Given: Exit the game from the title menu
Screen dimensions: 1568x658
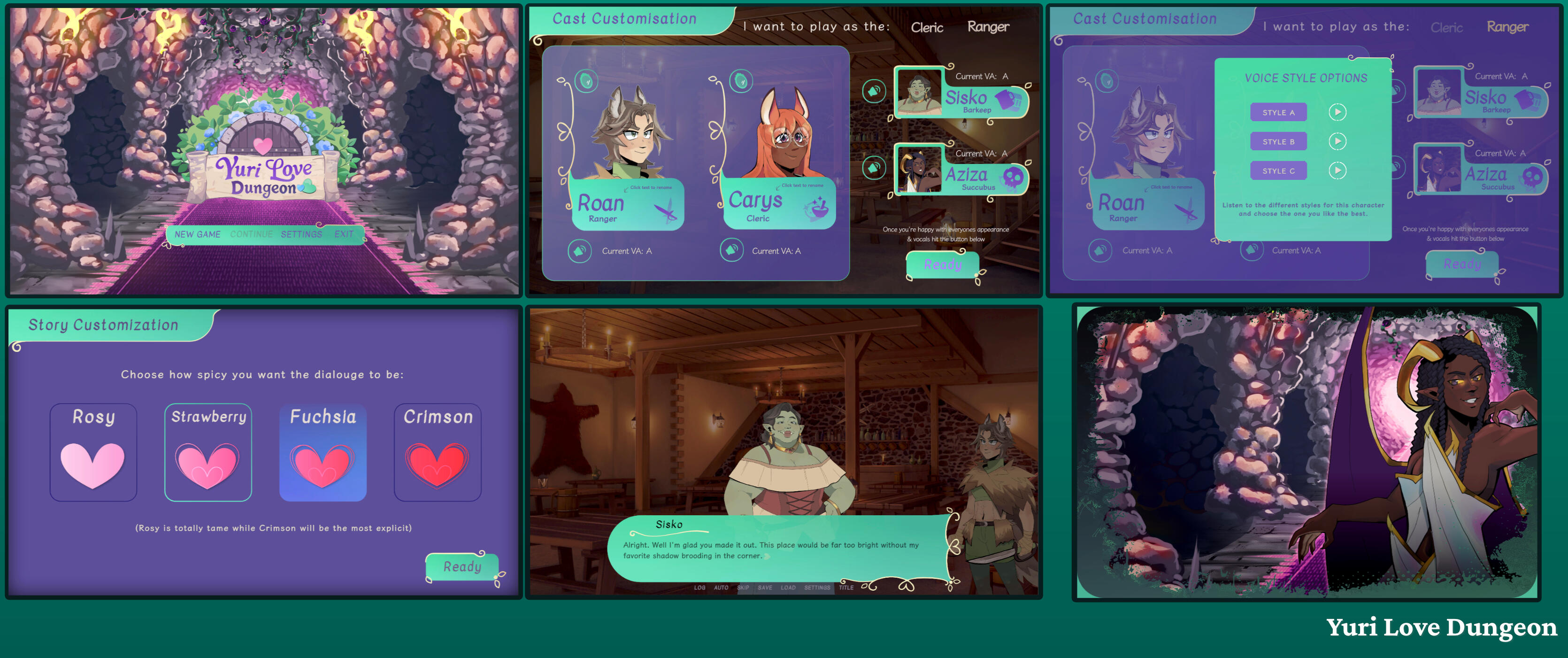Looking at the screenshot, I should click(343, 234).
